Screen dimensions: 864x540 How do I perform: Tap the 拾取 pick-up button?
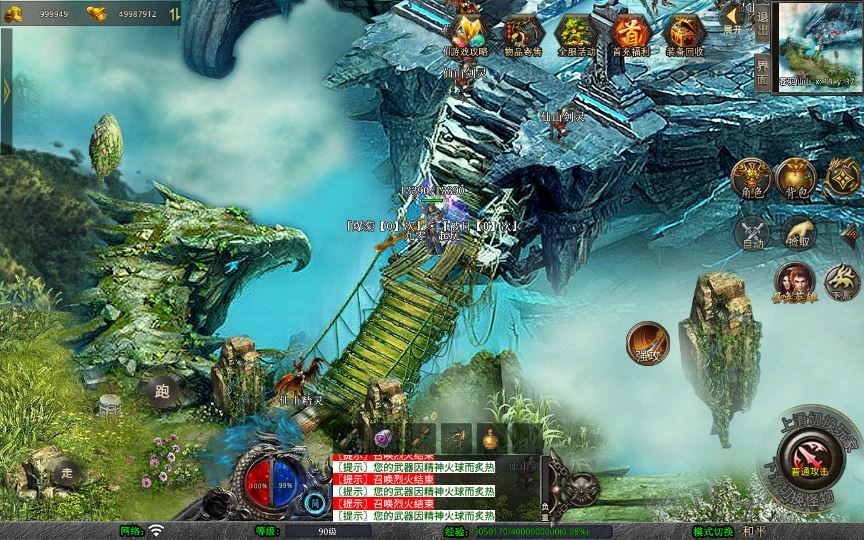coord(799,233)
